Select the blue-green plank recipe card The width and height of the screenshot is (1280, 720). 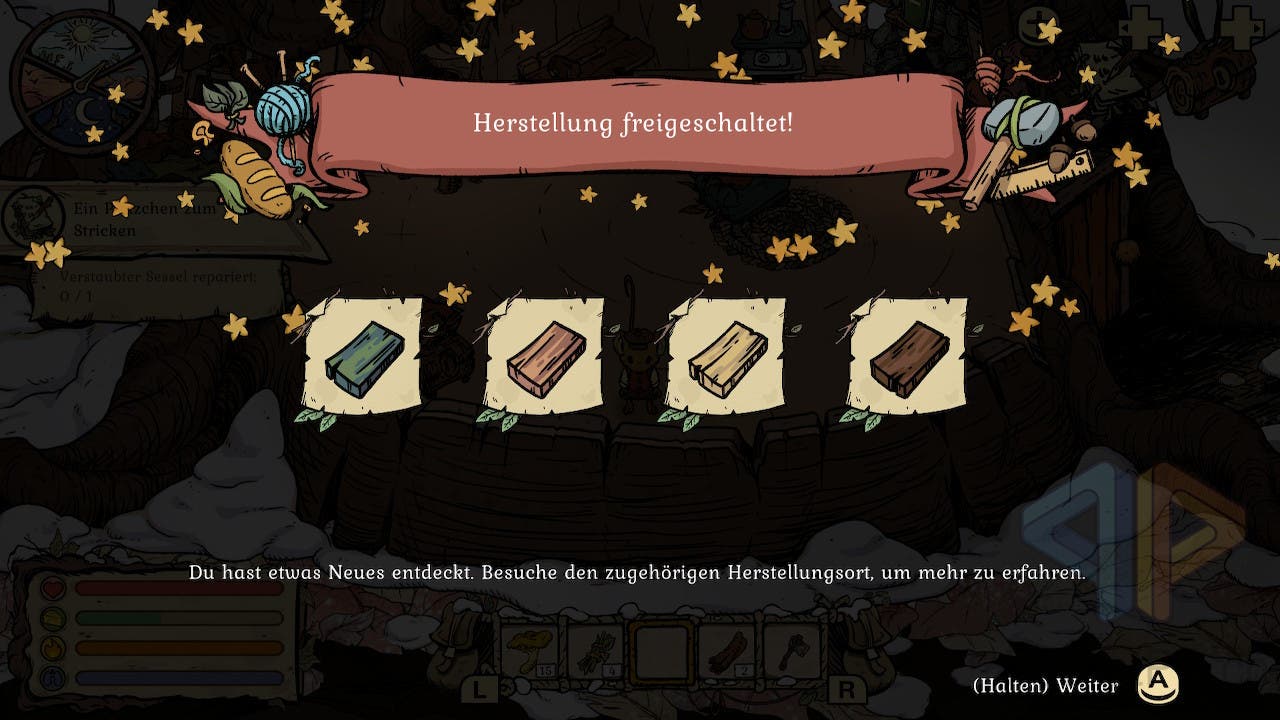[x=363, y=357]
